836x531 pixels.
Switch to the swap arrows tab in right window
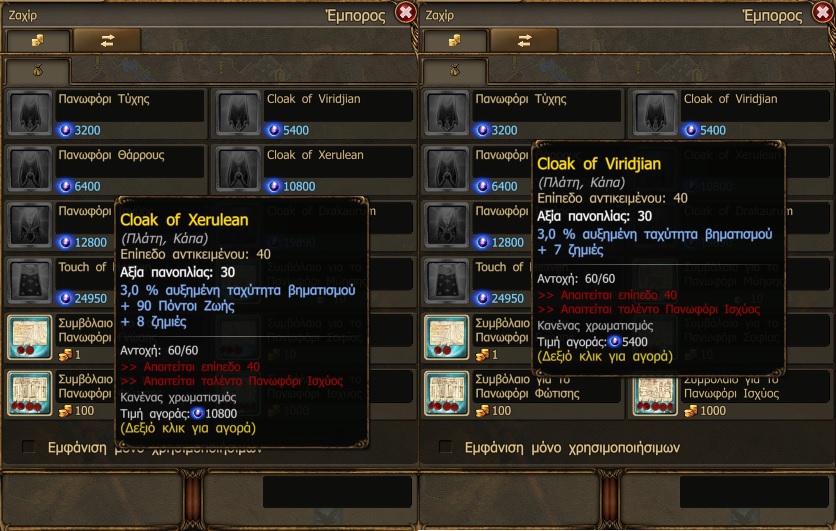click(x=524, y=40)
